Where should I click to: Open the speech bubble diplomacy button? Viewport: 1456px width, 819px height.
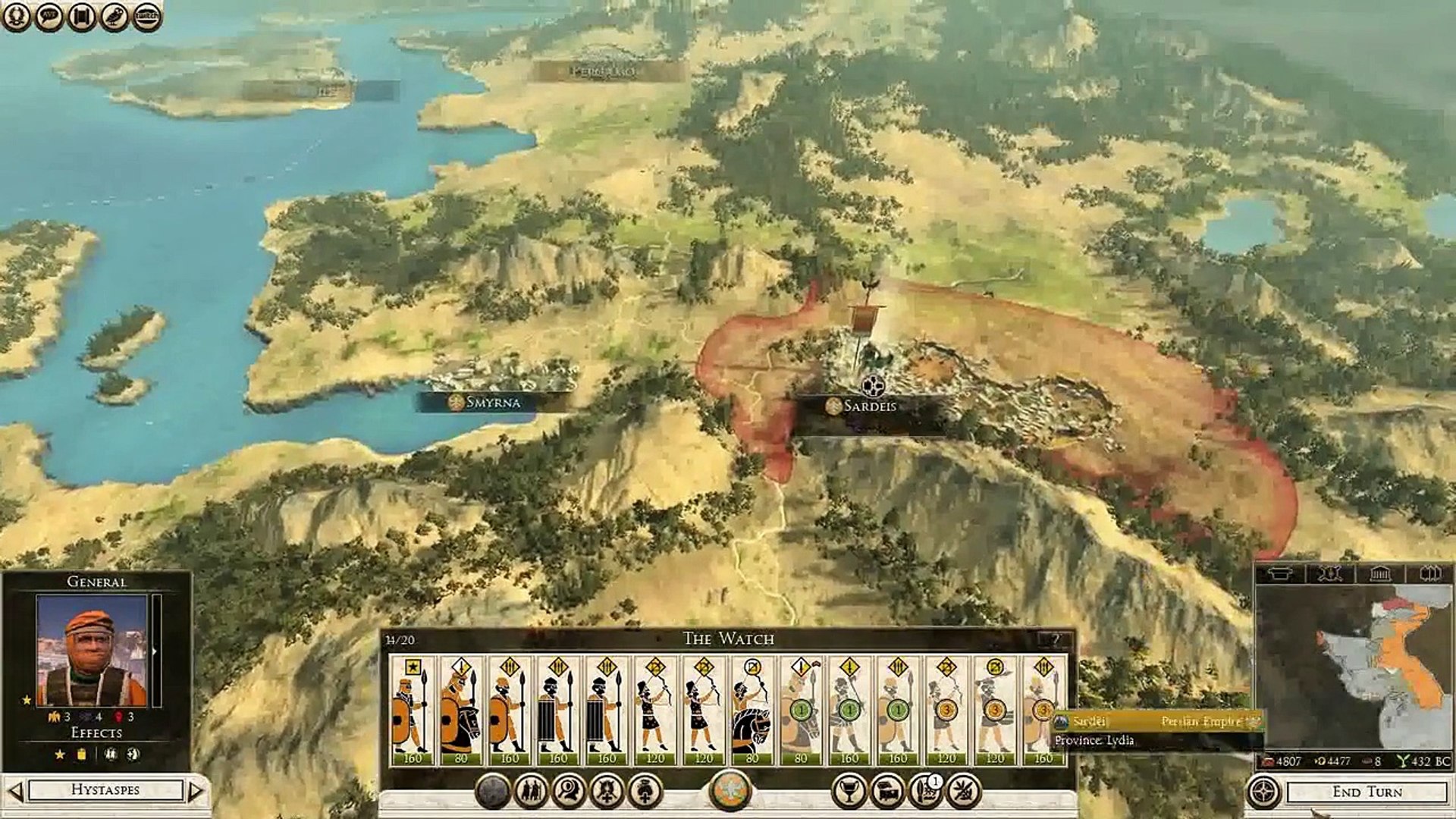(49, 16)
